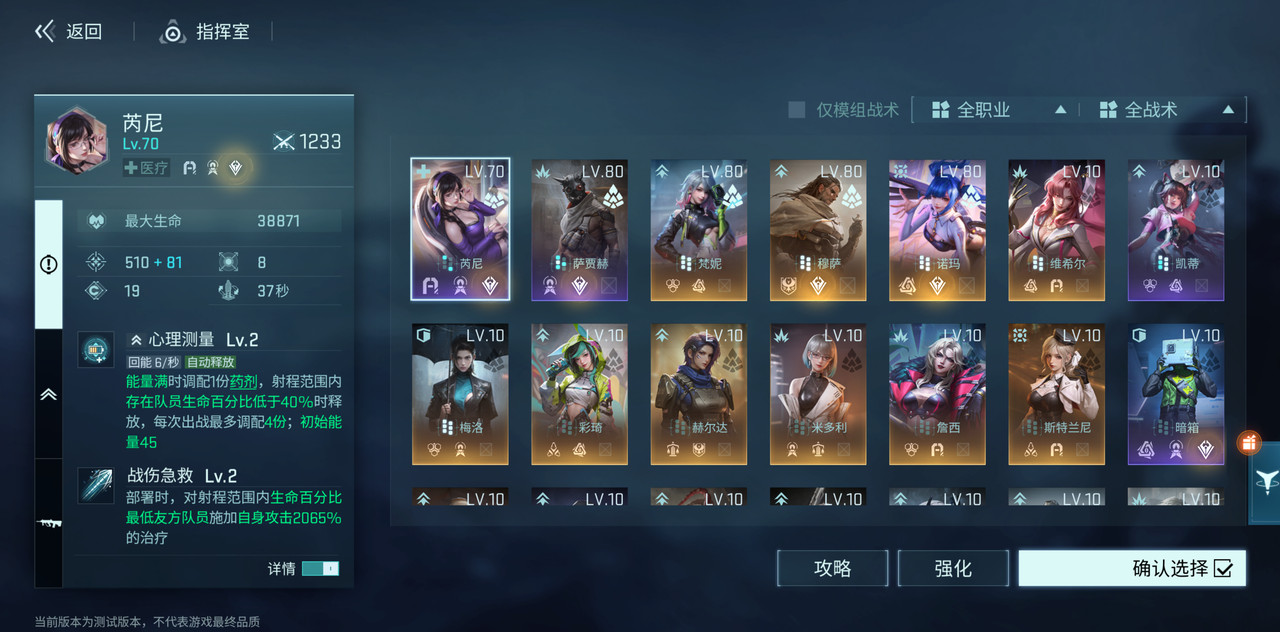Choose the 诺玛 character card
The height and width of the screenshot is (632, 1280).
click(x=937, y=229)
